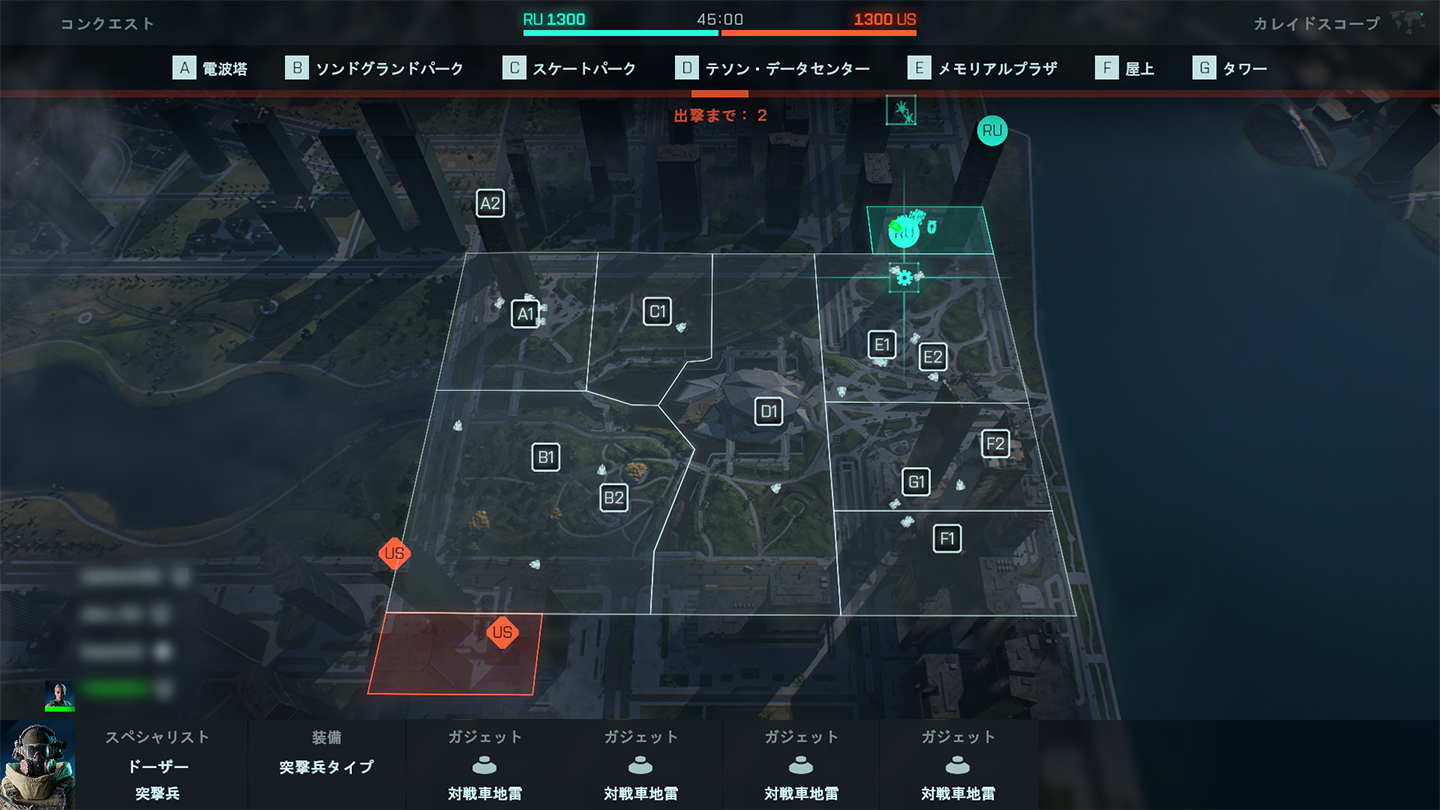Click the RU headquarters circle marker
This screenshot has width=1440, height=810.
point(992,131)
